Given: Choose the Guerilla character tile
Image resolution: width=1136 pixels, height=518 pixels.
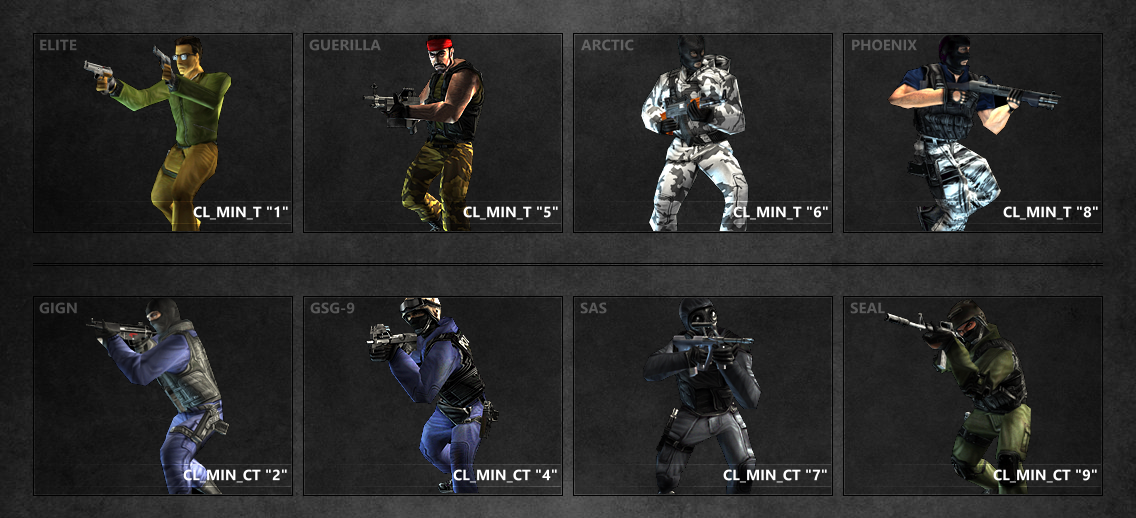Looking at the screenshot, I should click(433, 133).
